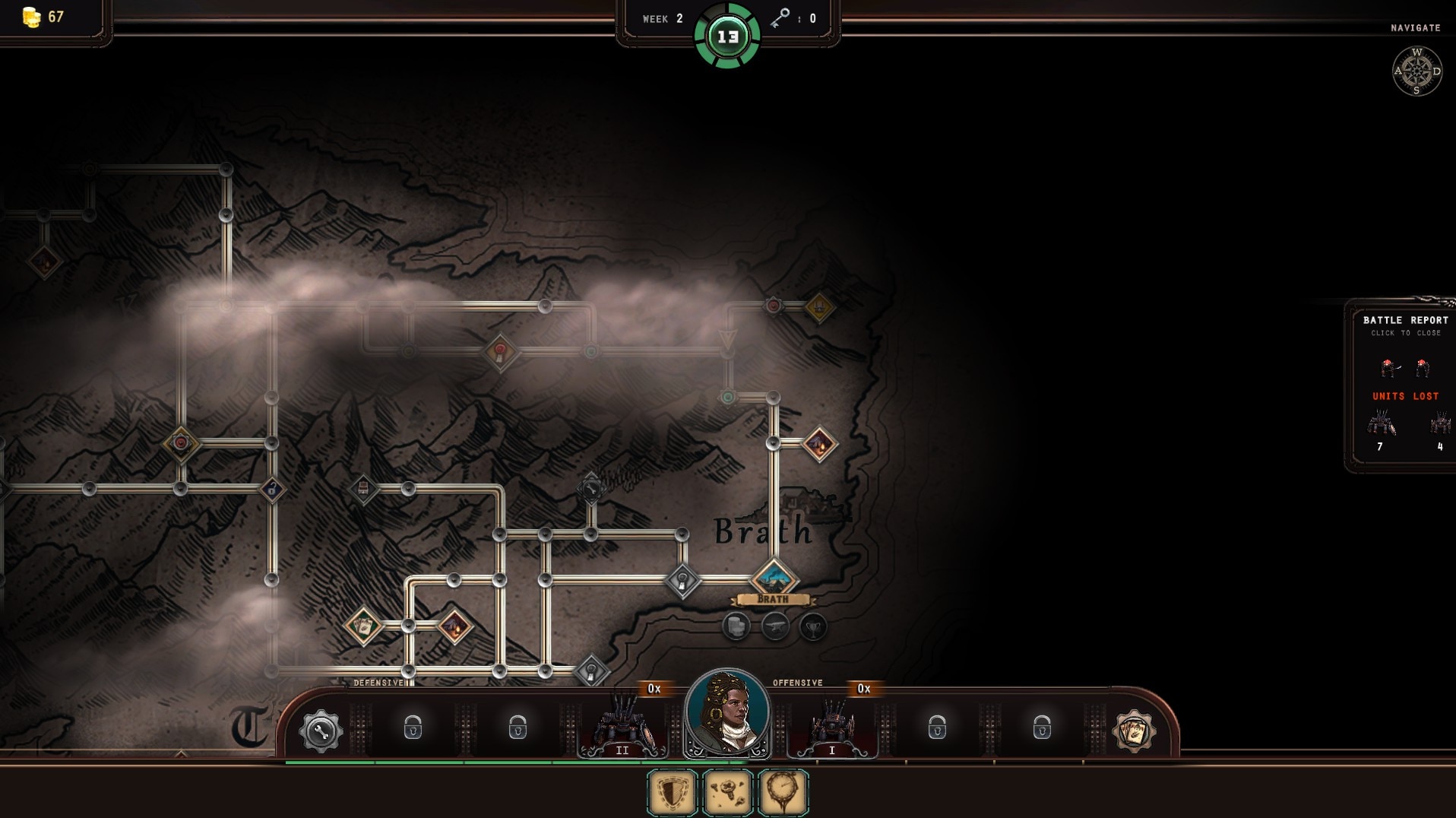The image size is (1456, 818).
Task: Activate the pocket watch ability card
Action: point(783,793)
